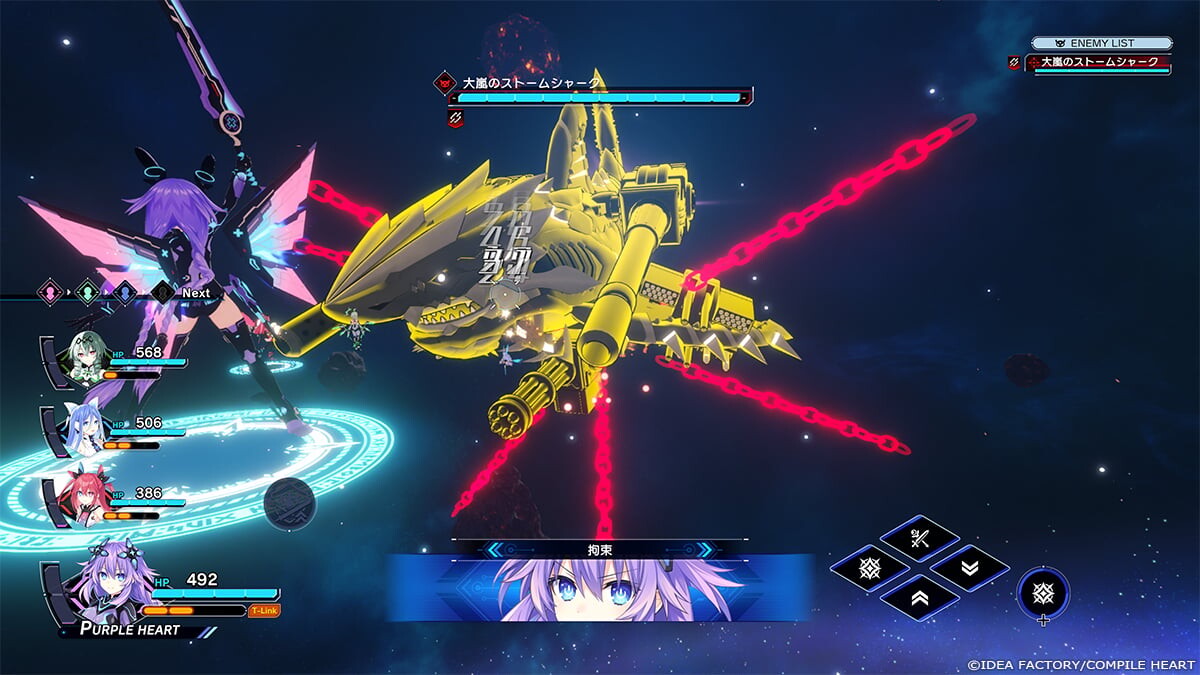
Task: Open the ENEMY LIST header
Action: pos(1101,43)
